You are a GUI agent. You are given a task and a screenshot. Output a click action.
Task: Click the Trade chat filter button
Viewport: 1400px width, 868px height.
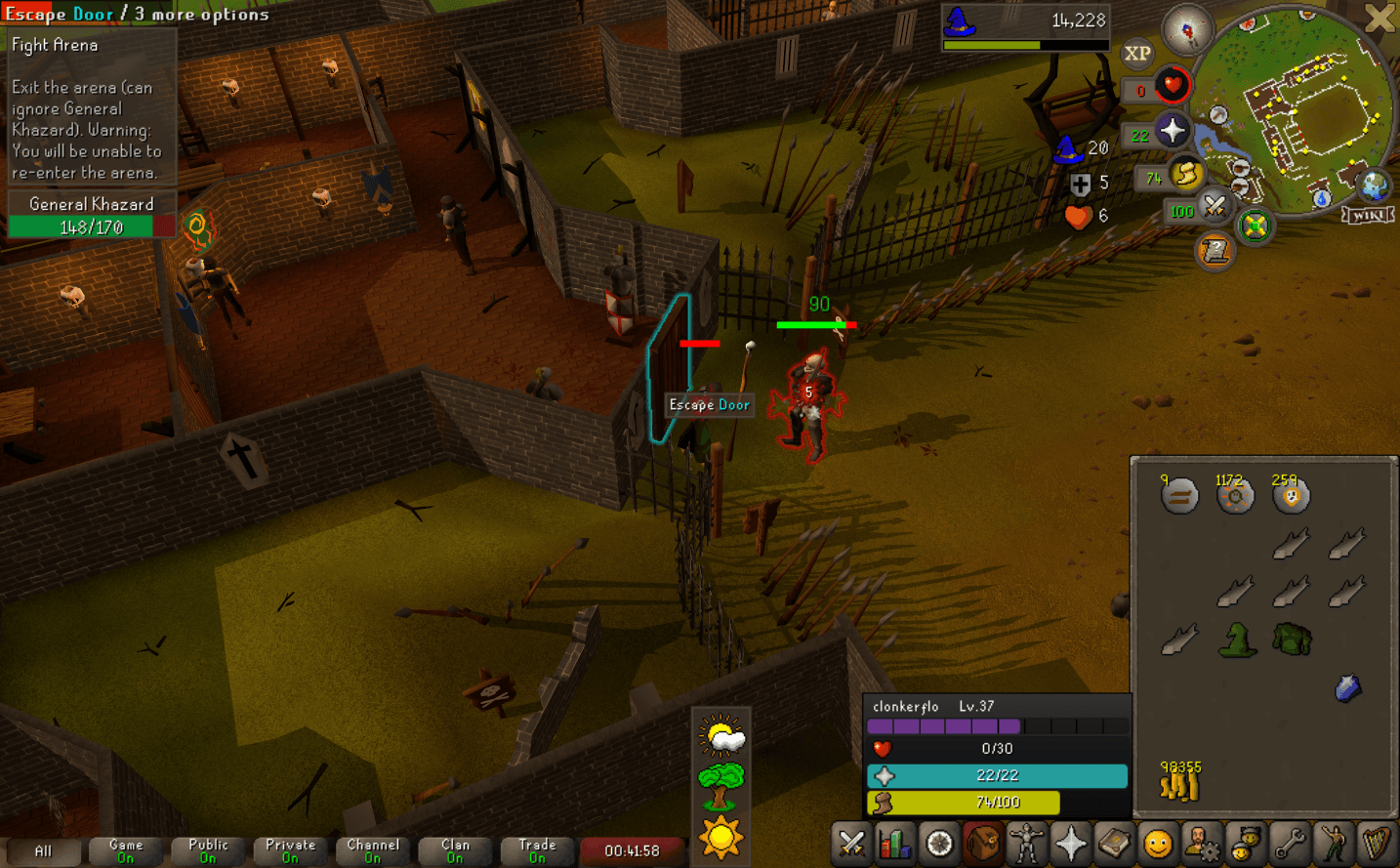(536, 848)
